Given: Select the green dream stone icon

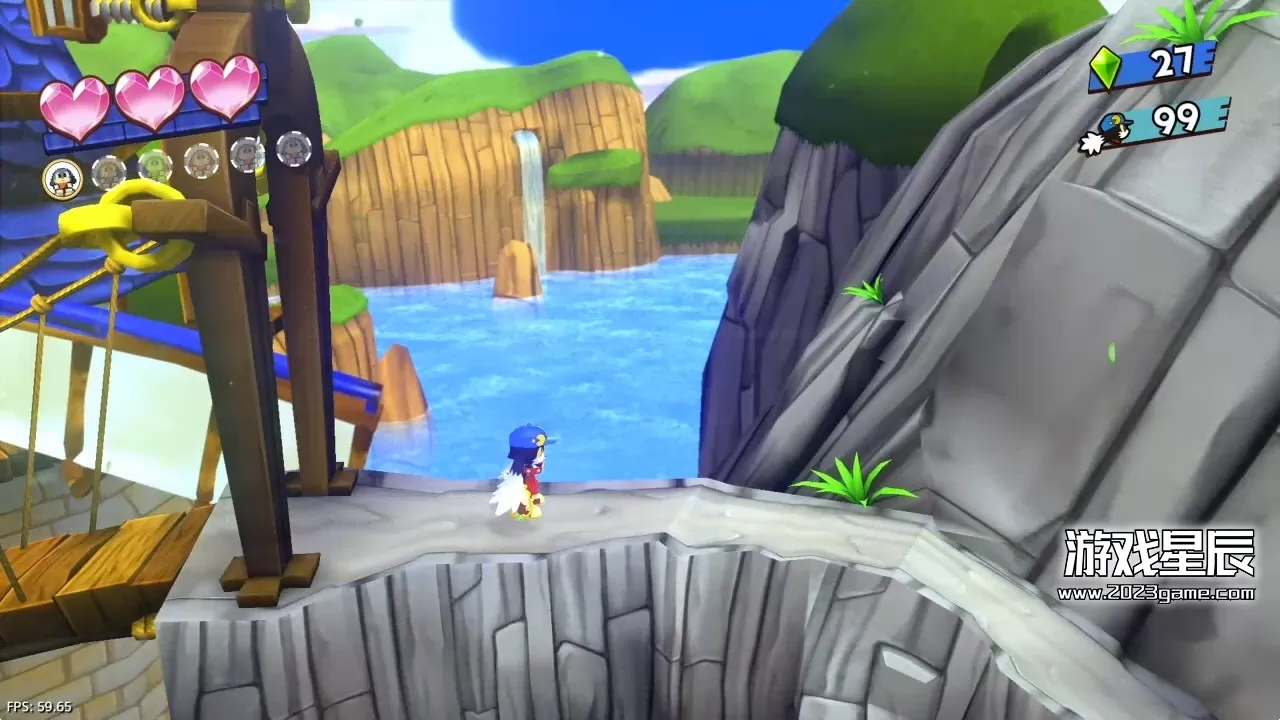Looking at the screenshot, I should click(x=1105, y=68).
